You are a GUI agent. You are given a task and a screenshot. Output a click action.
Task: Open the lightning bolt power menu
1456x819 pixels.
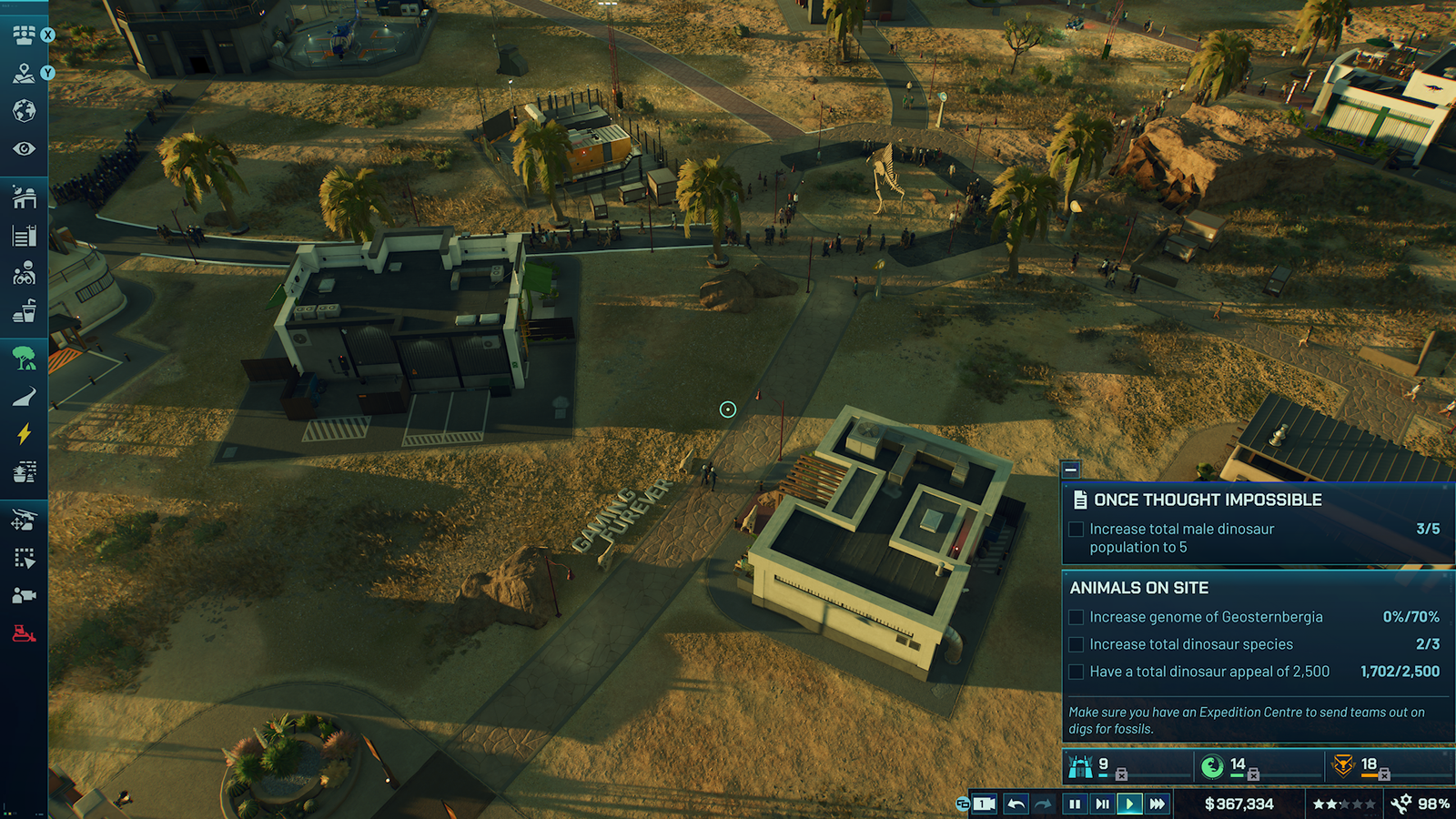(x=24, y=434)
